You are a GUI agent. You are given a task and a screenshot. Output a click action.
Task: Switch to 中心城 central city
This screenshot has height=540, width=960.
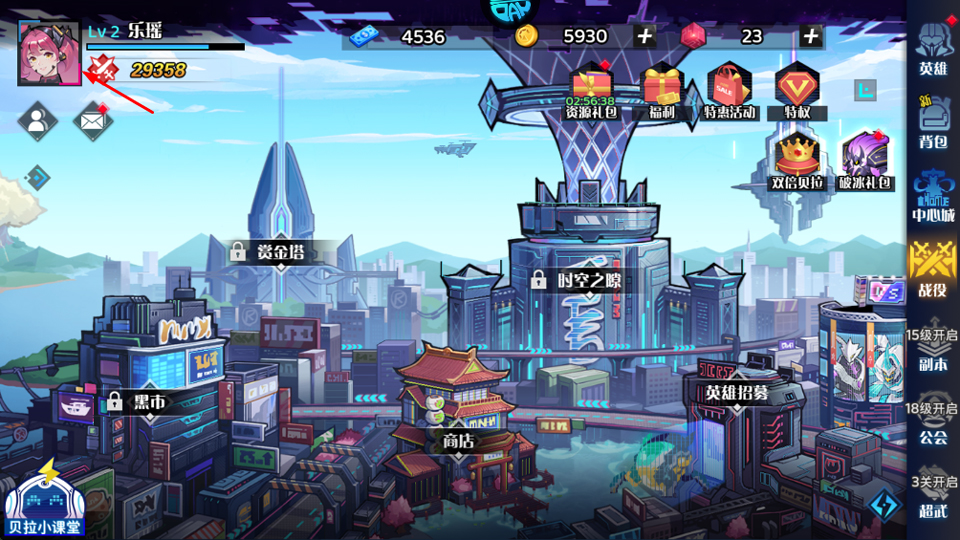tap(933, 196)
